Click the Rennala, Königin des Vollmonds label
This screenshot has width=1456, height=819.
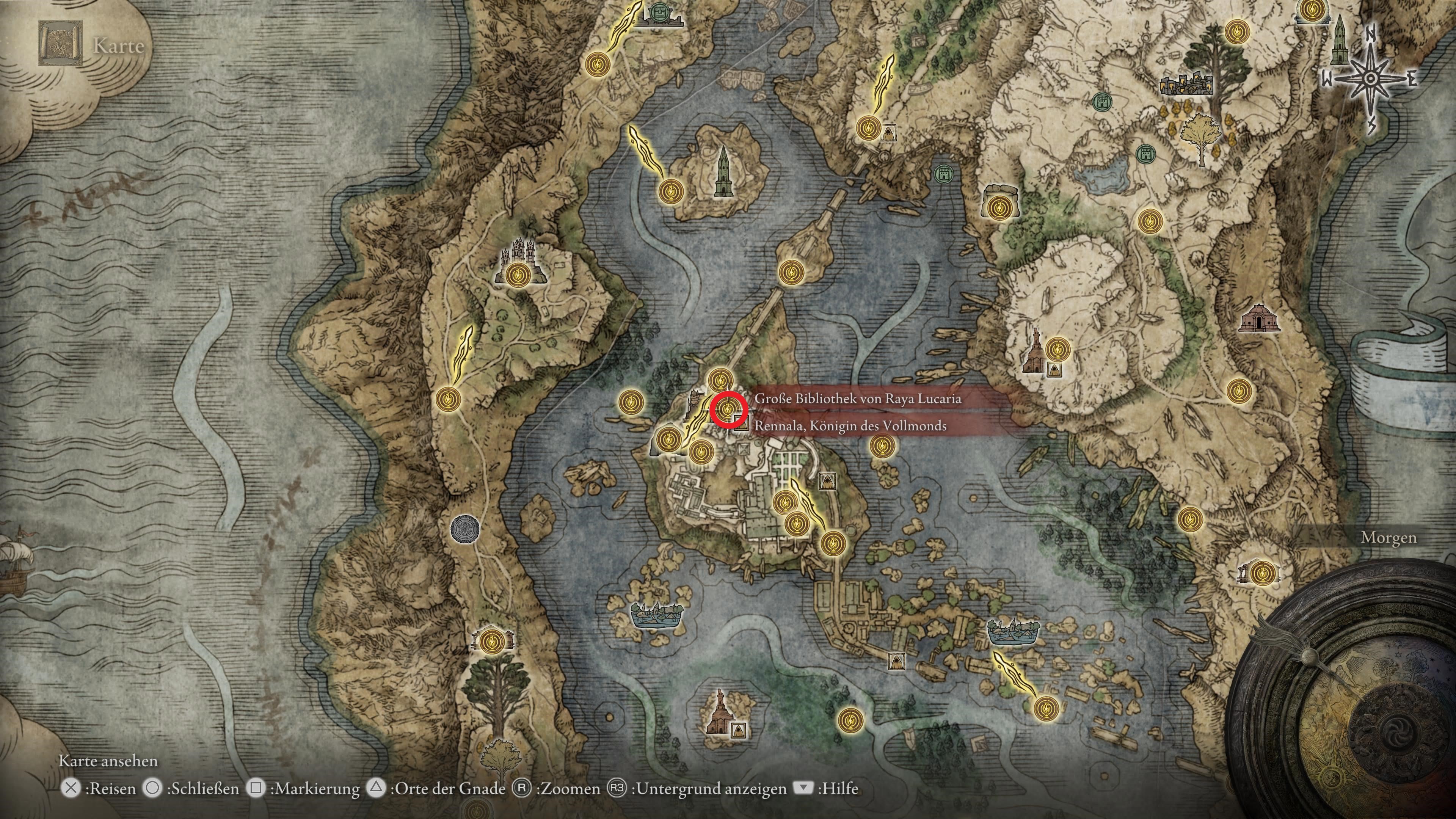849,425
